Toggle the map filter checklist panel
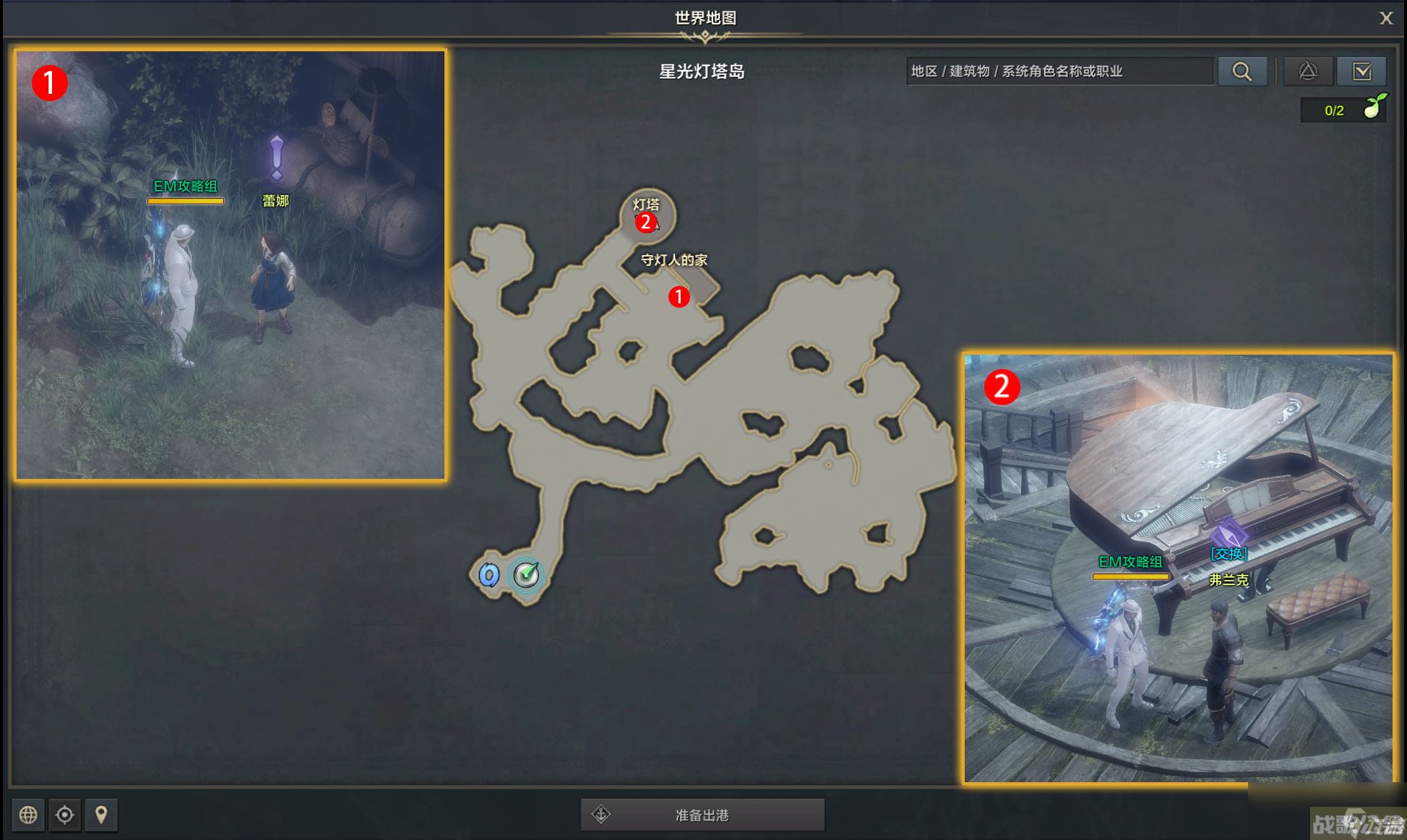Screen dimensions: 1407x840 1363,71
